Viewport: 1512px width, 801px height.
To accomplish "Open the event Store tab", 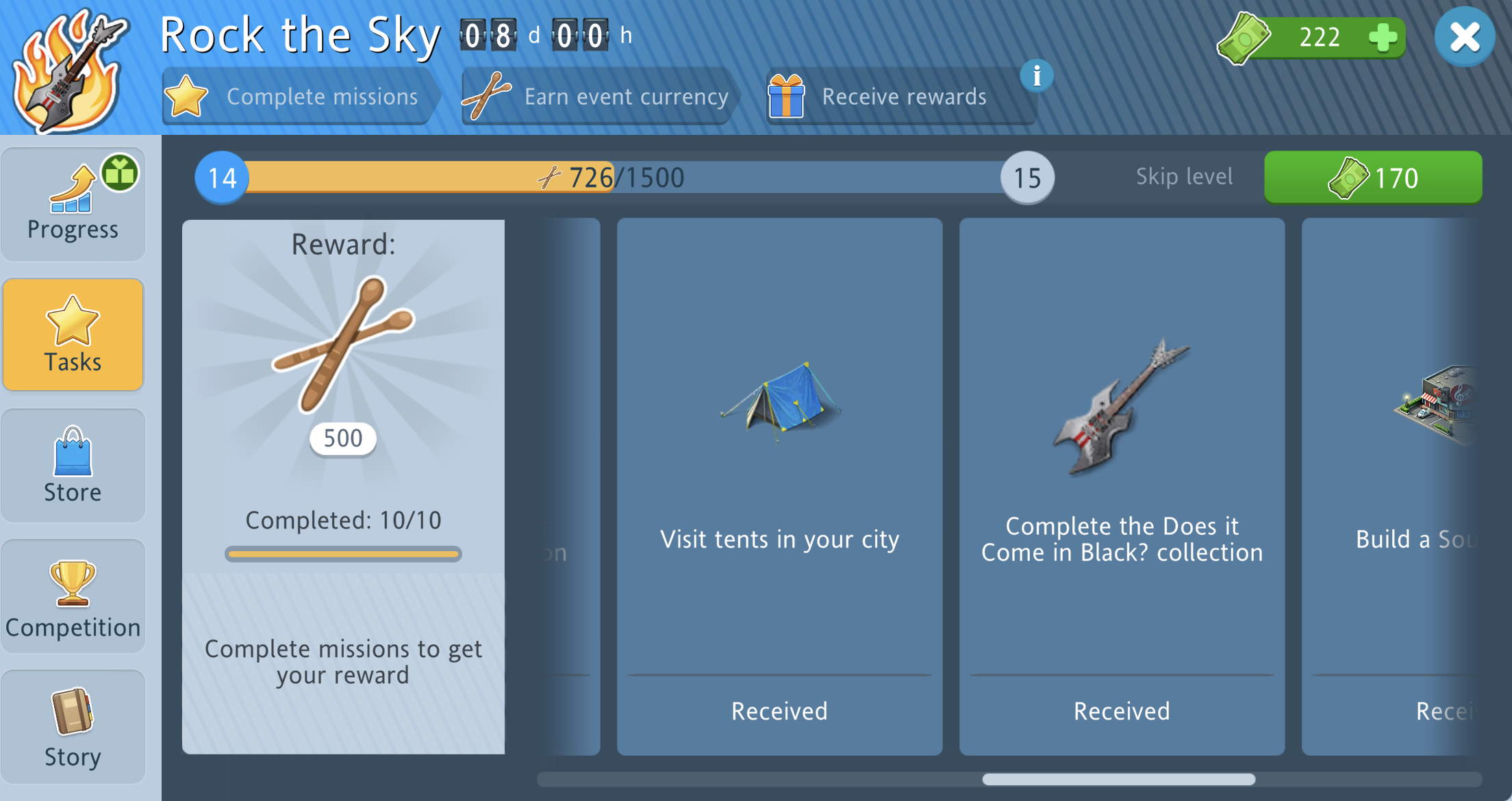I will 73,466.
